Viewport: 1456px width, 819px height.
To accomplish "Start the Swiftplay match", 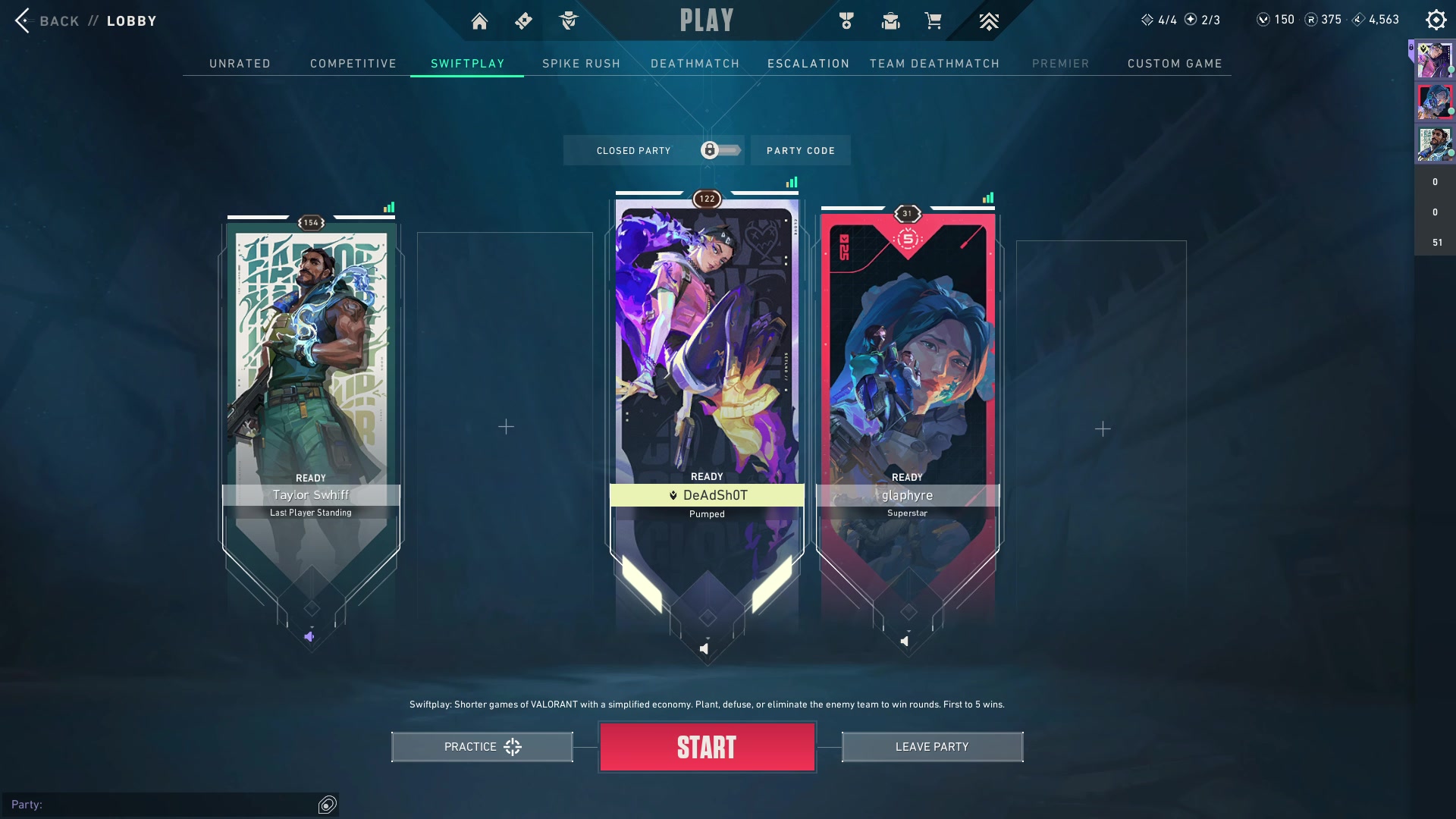I will 707,747.
